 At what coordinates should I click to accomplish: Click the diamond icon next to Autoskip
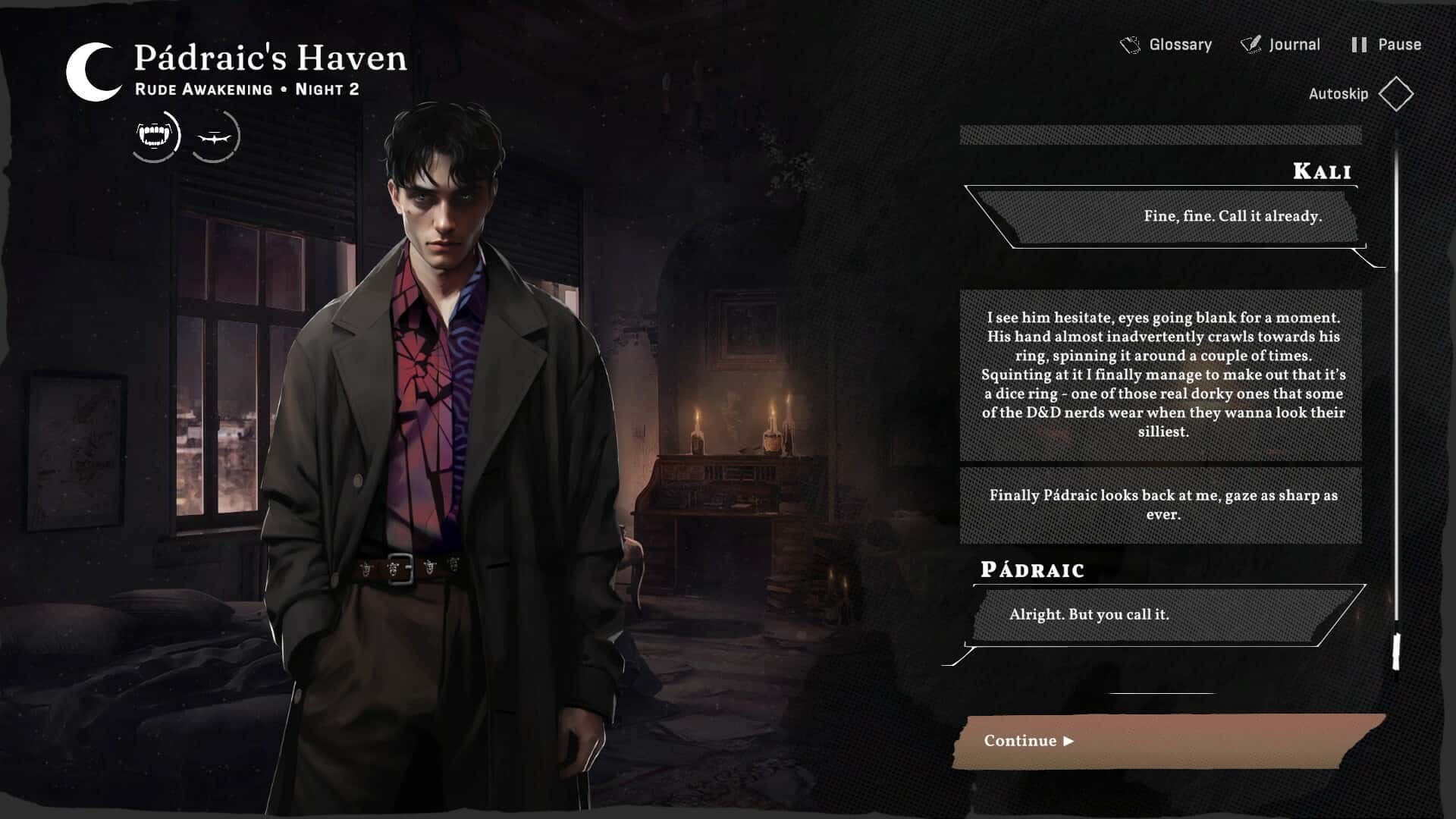coord(1398,94)
